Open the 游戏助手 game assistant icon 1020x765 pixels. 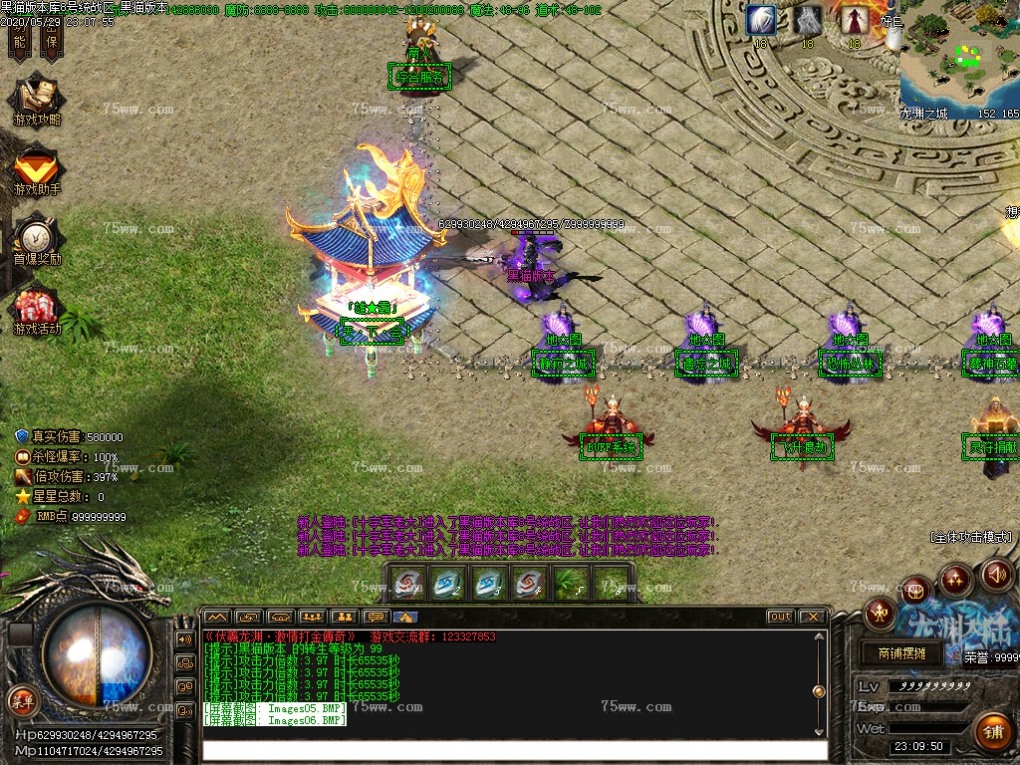pos(37,169)
